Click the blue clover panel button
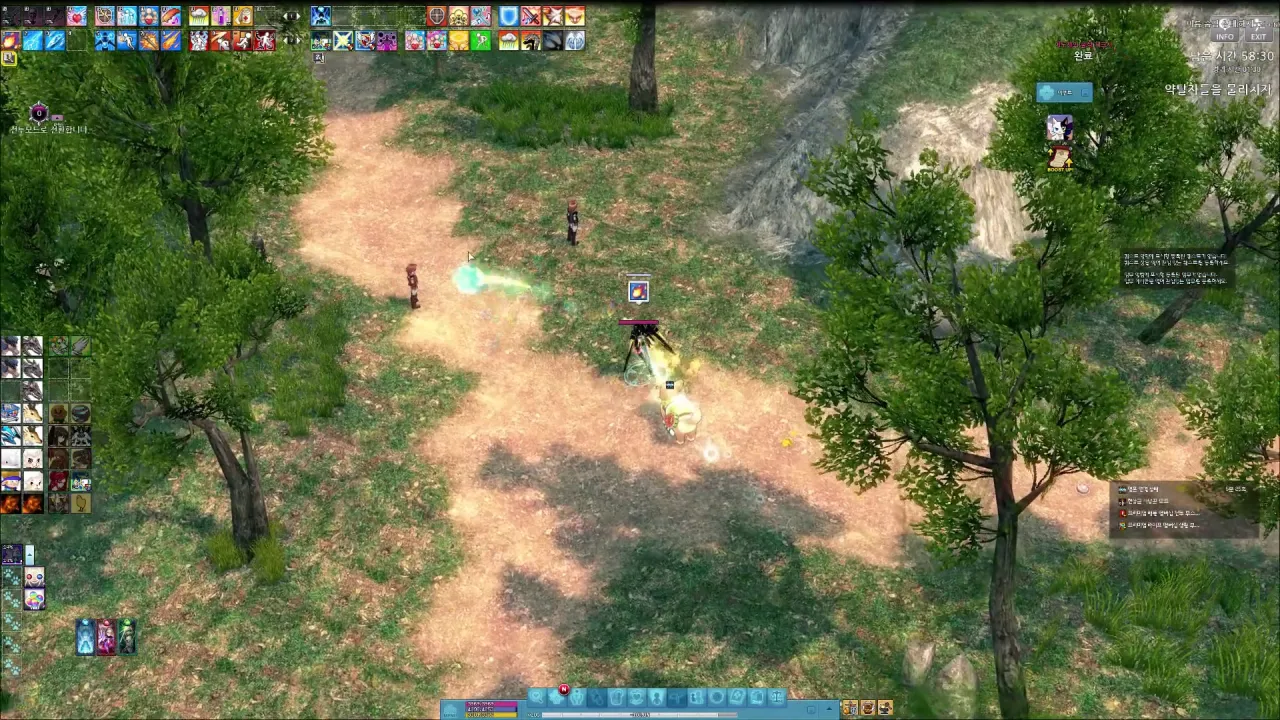Screen dimensions: 1280x720 click(1063, 93)
